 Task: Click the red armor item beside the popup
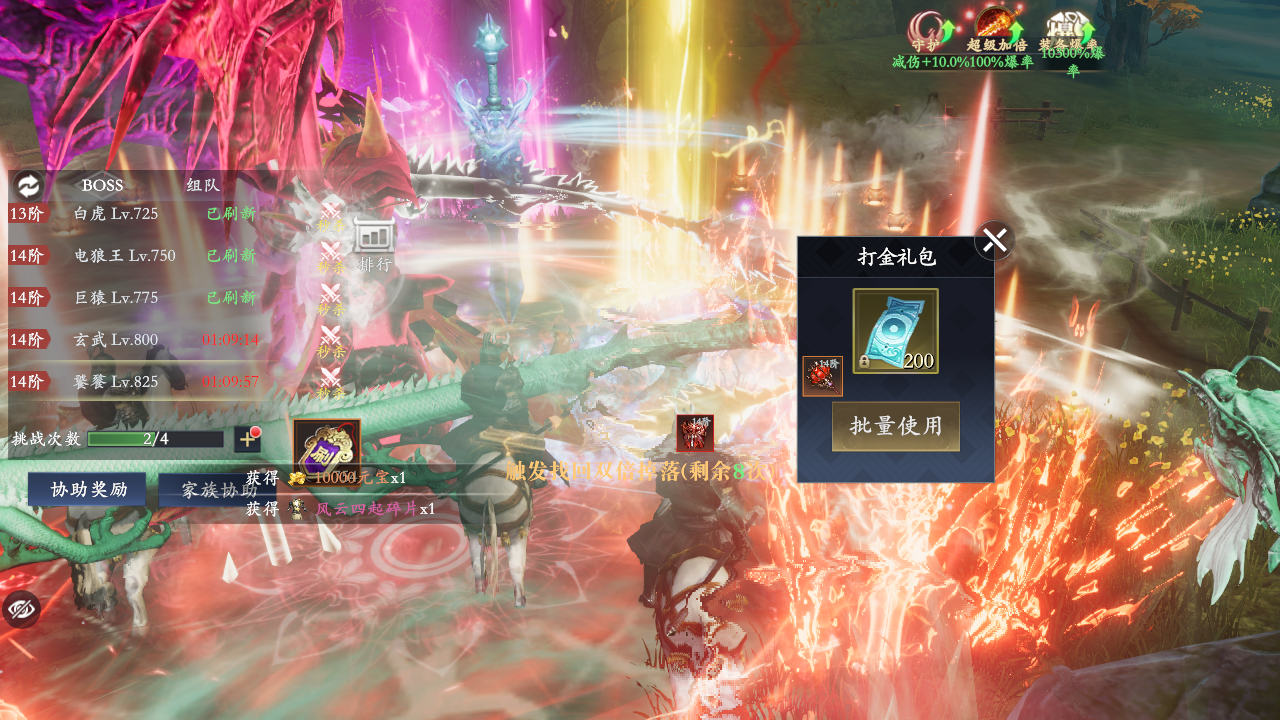[x=822, y=376]
